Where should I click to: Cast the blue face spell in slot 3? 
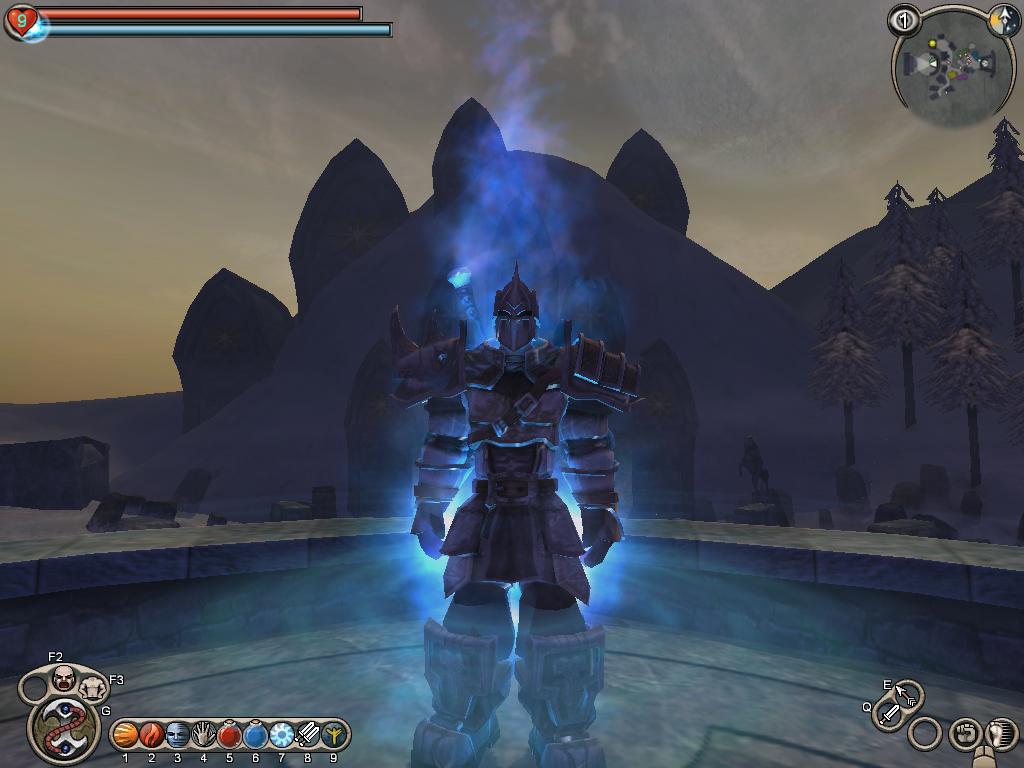click(178, 735)
